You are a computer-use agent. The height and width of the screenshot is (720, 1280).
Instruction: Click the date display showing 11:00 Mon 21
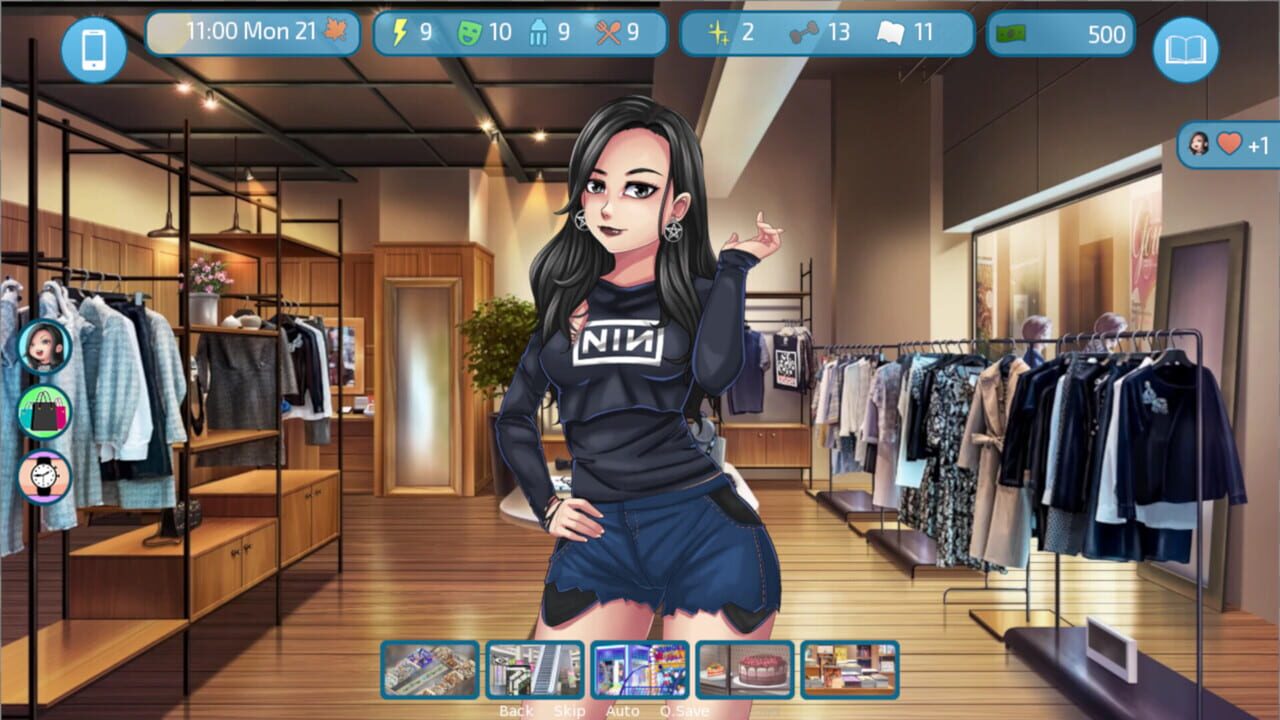point(252,33)
